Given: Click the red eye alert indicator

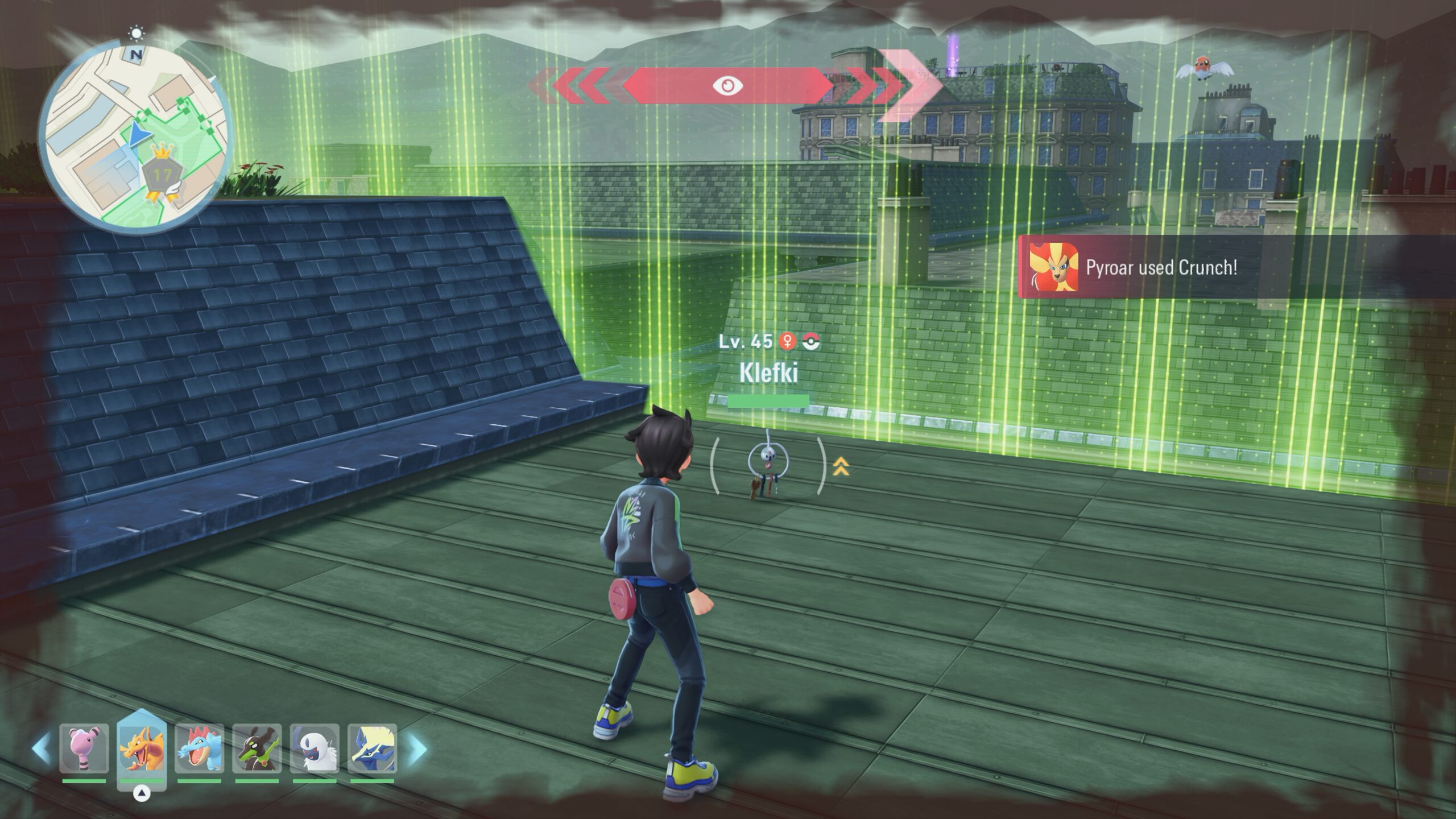Looking at the screenshot, I should click(728, 85).
